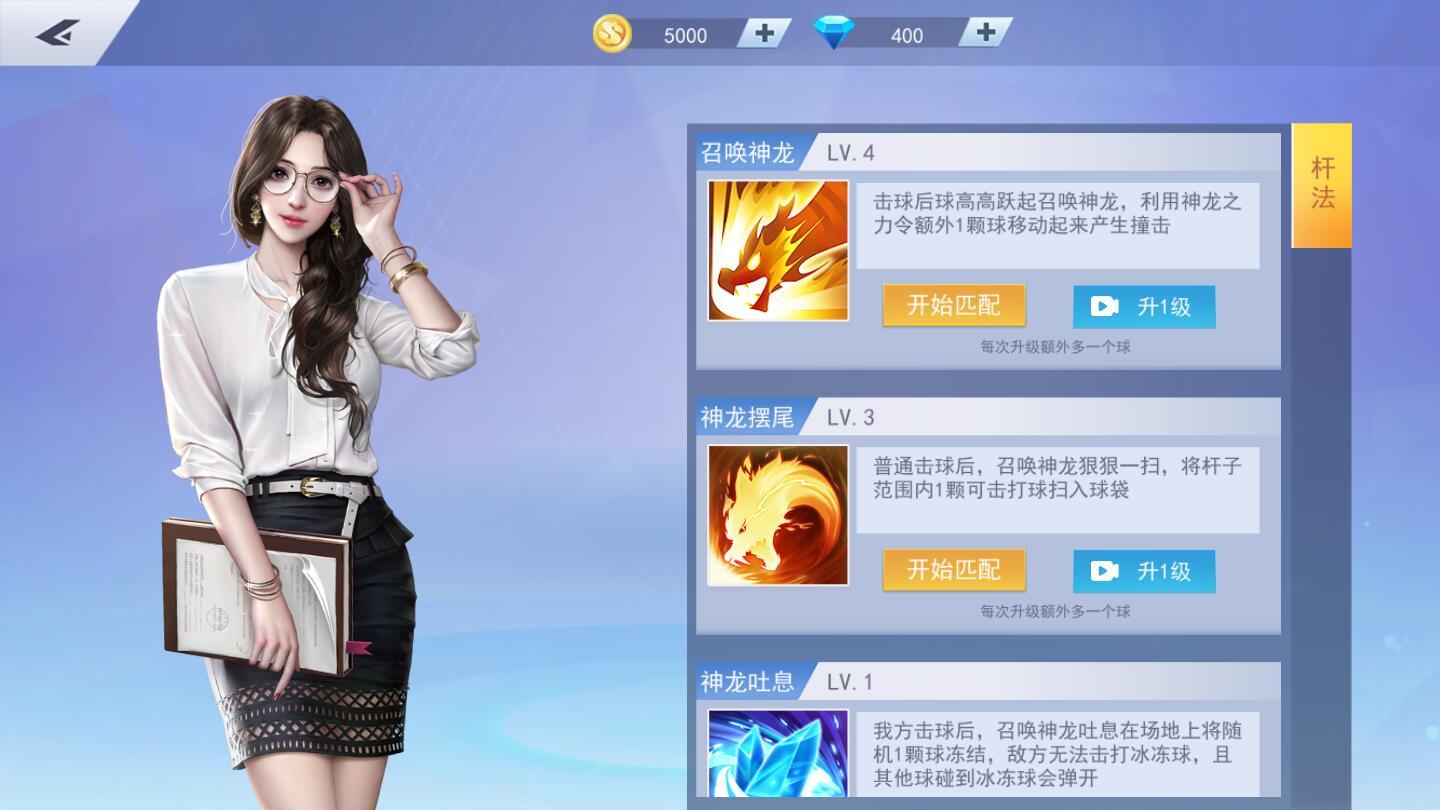The image size is (1440, 810).
Task: Start matching with 召唤神龙 skill
Action: [953, 307]
